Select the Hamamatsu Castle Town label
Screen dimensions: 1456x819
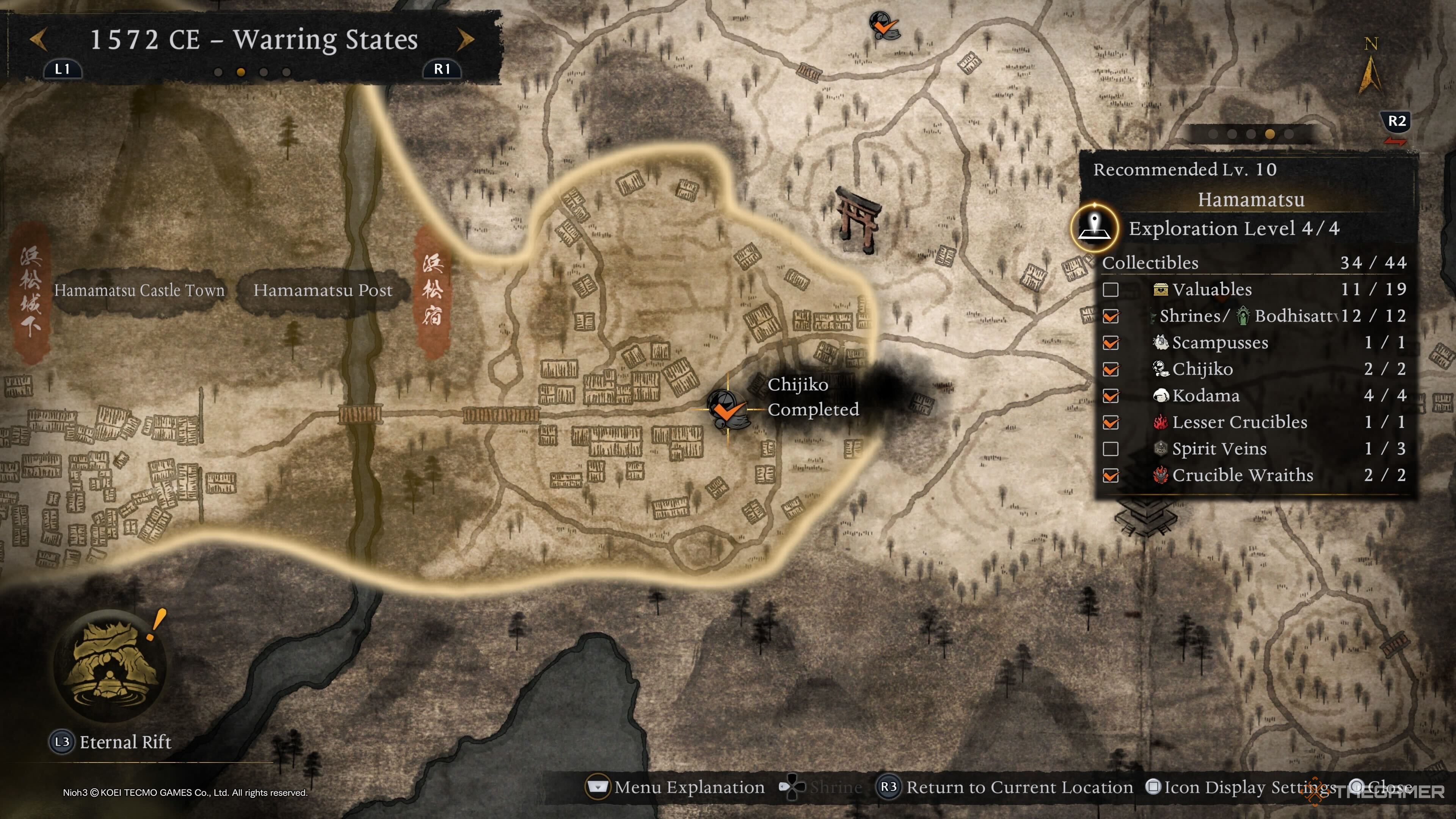point(139,290)
